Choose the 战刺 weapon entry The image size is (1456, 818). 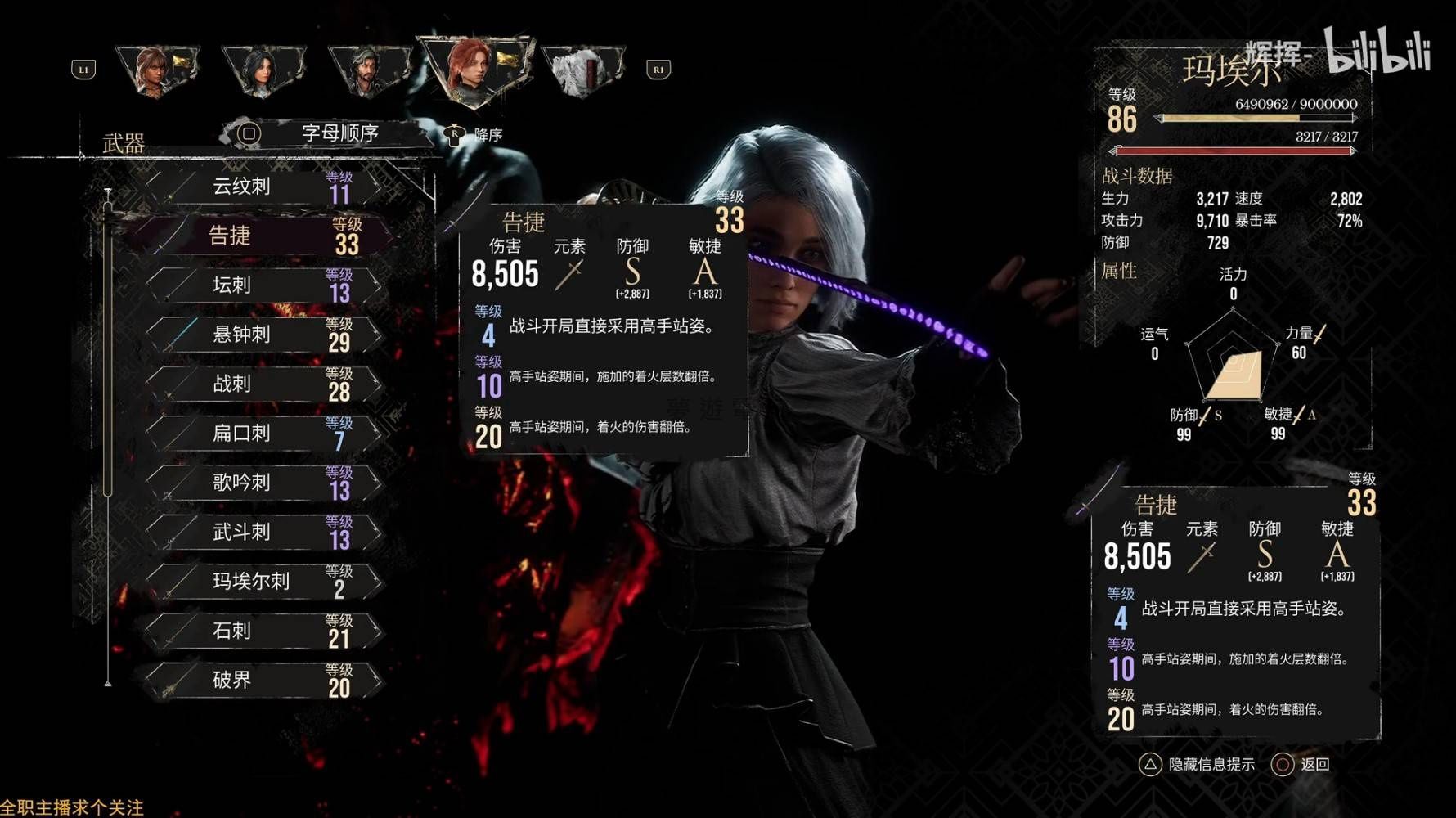coord(262,384)
